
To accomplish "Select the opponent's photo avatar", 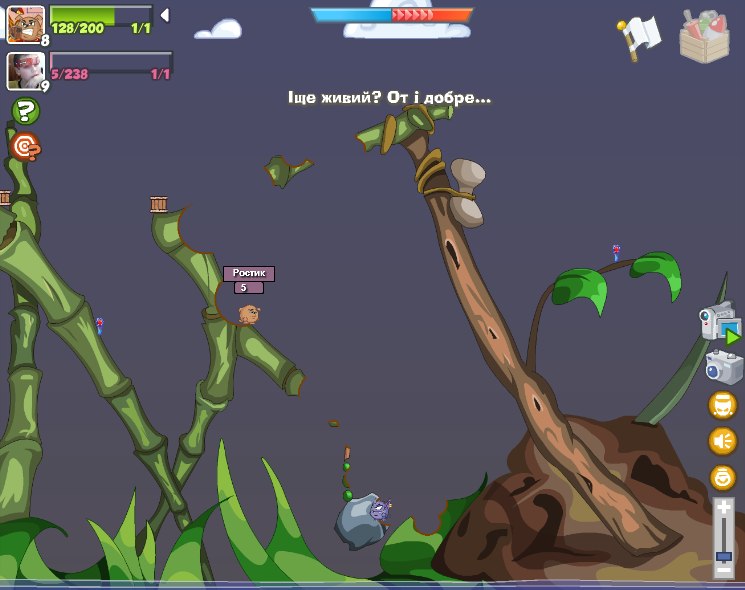I will [x=24, y=70].
